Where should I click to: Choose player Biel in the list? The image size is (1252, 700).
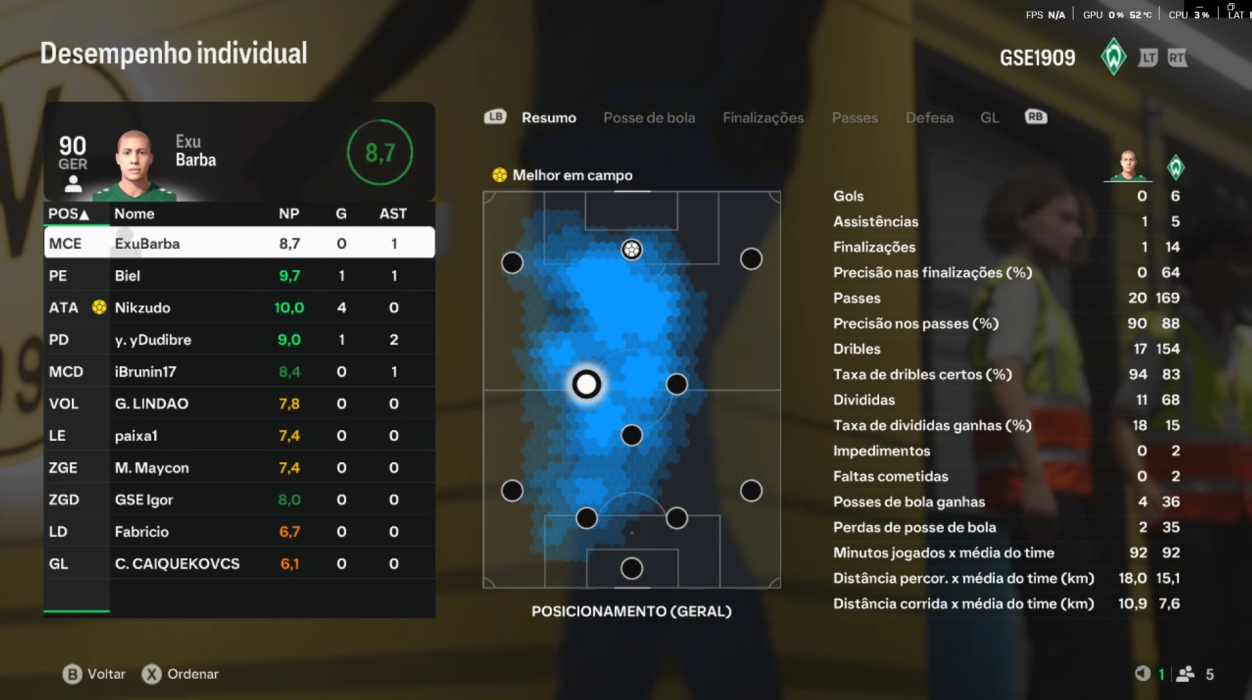coord(239,275)
